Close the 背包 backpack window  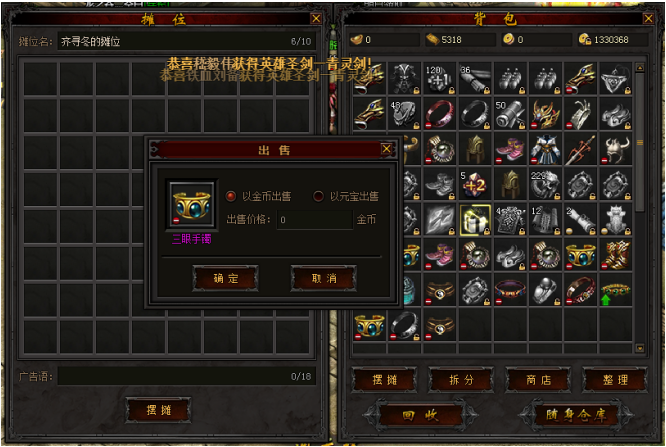click(651, 18)
